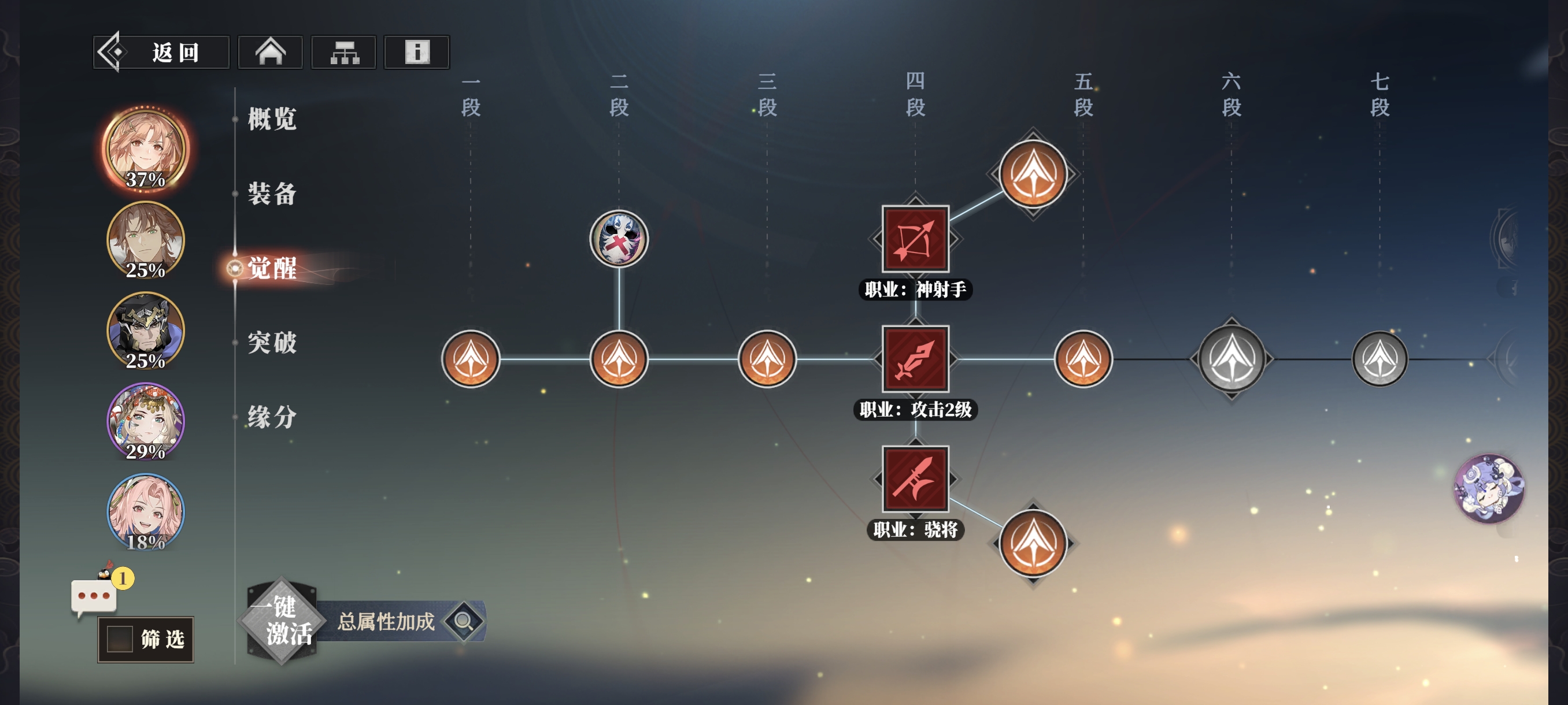The width and height of the screenshot is (1568, 705).
Task: Open the chat bubble with notification
Action: [94, 596]
